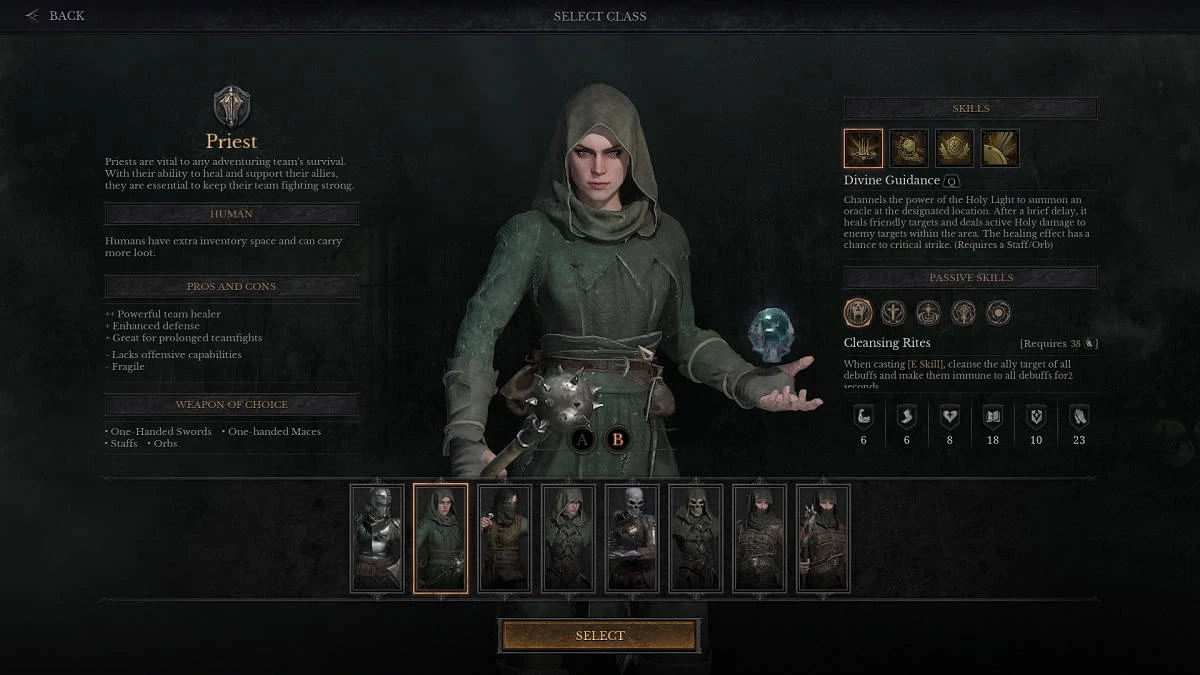Confirm the class with the Select button
This screenshot has width=1200, height=675.
[600, 636]
